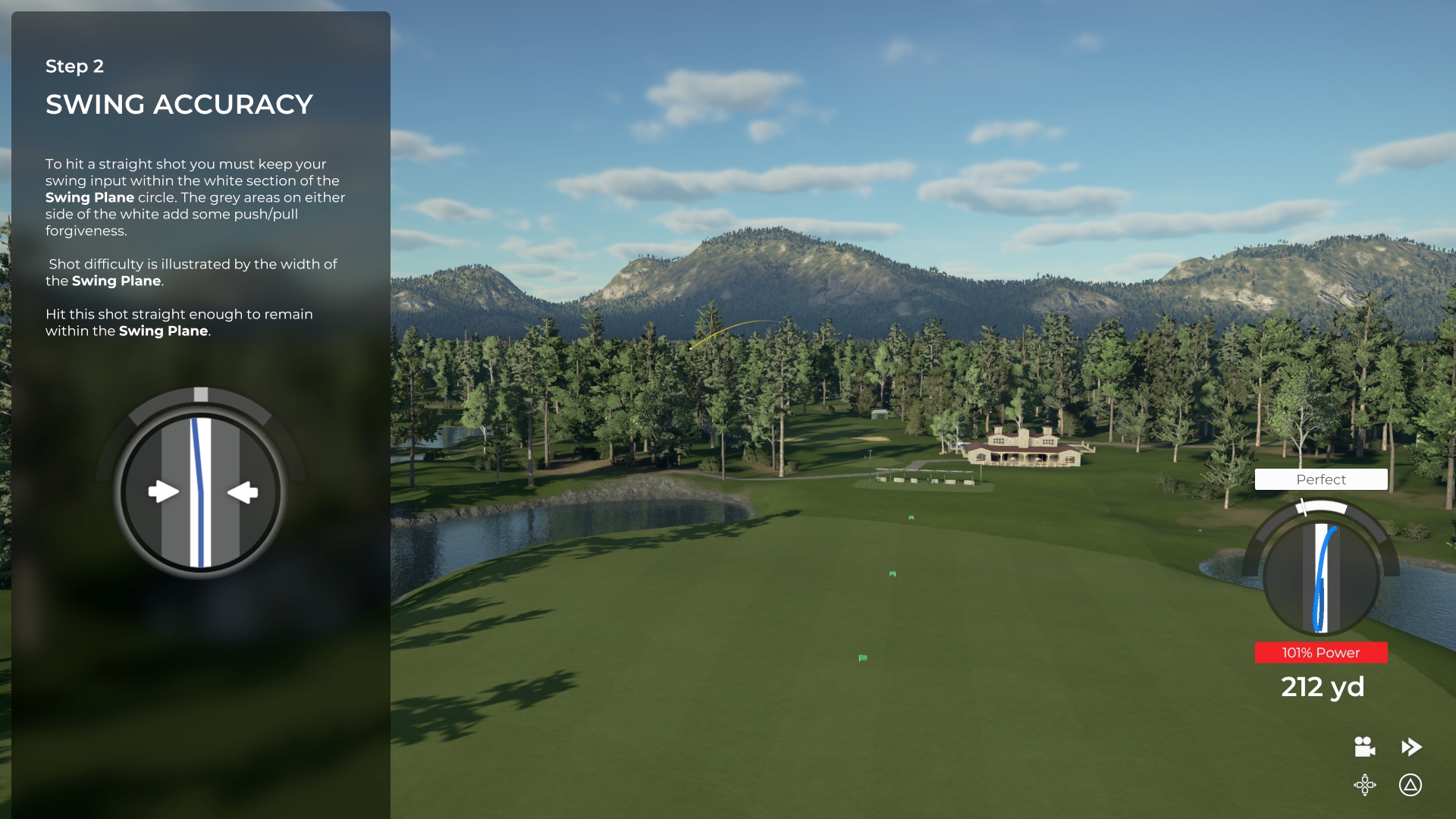The width and height of the screenshot is (1456, 819).
Task: Click the clubhouse in the distance
Action: pos(1025,447)
